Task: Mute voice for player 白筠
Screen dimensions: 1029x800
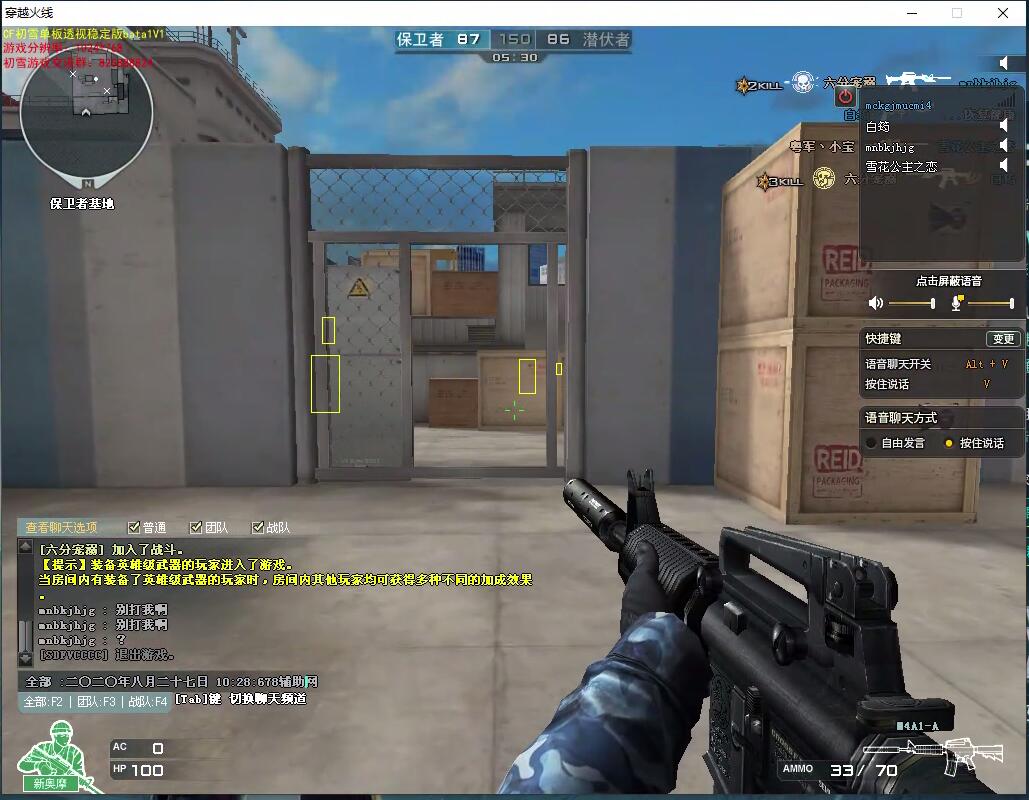Action: coord(1003,126)
